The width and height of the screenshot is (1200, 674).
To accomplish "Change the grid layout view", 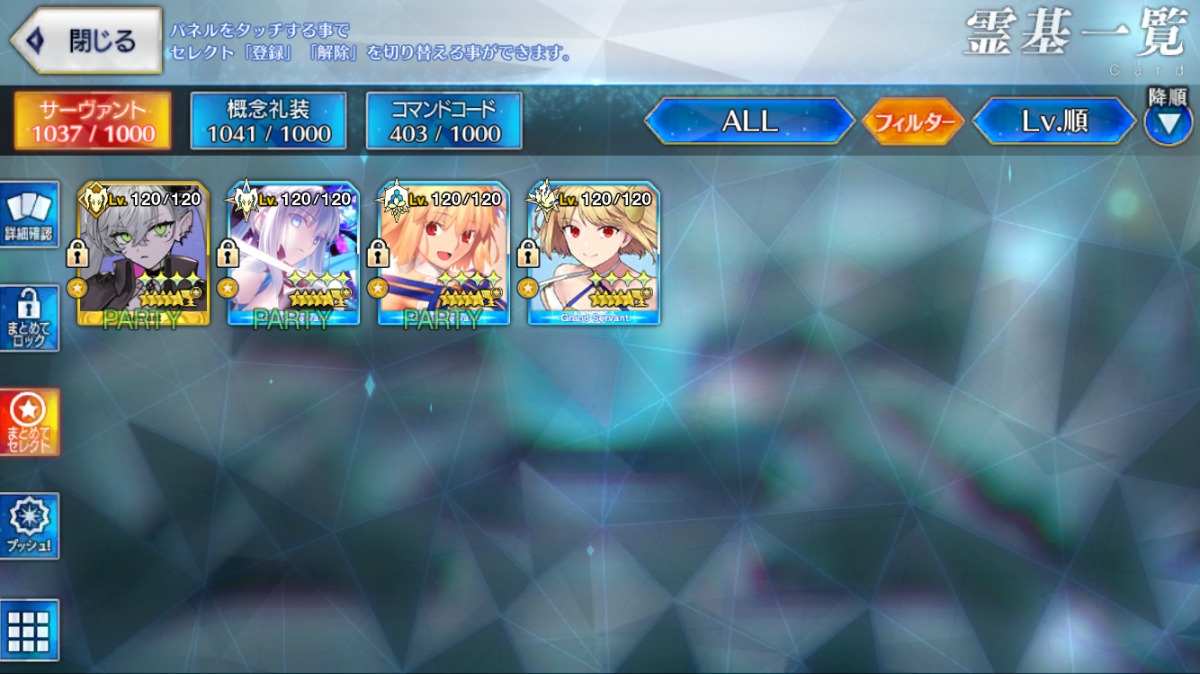I will point(29,630).
